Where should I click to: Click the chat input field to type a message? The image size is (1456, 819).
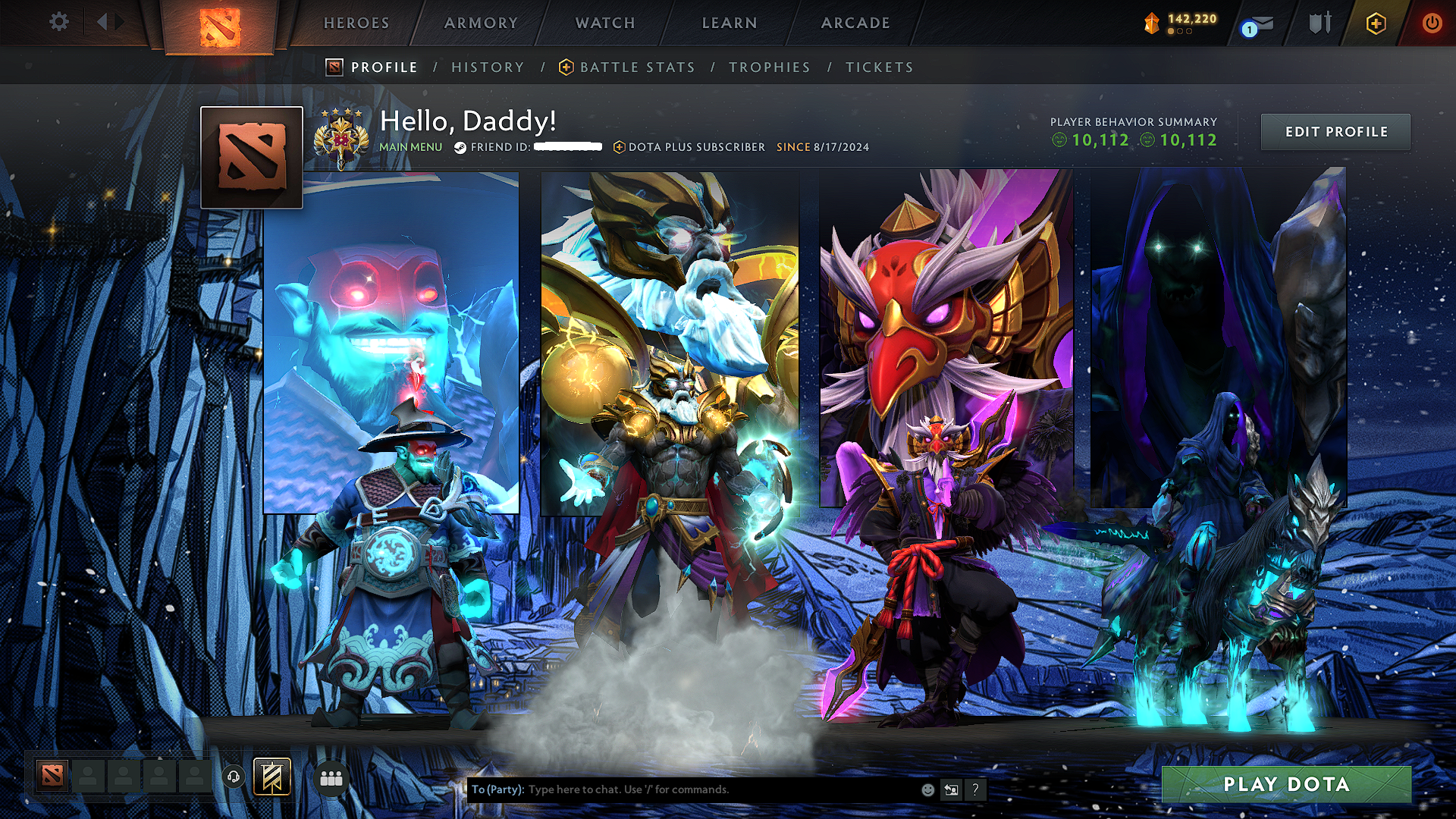point(682,789)
